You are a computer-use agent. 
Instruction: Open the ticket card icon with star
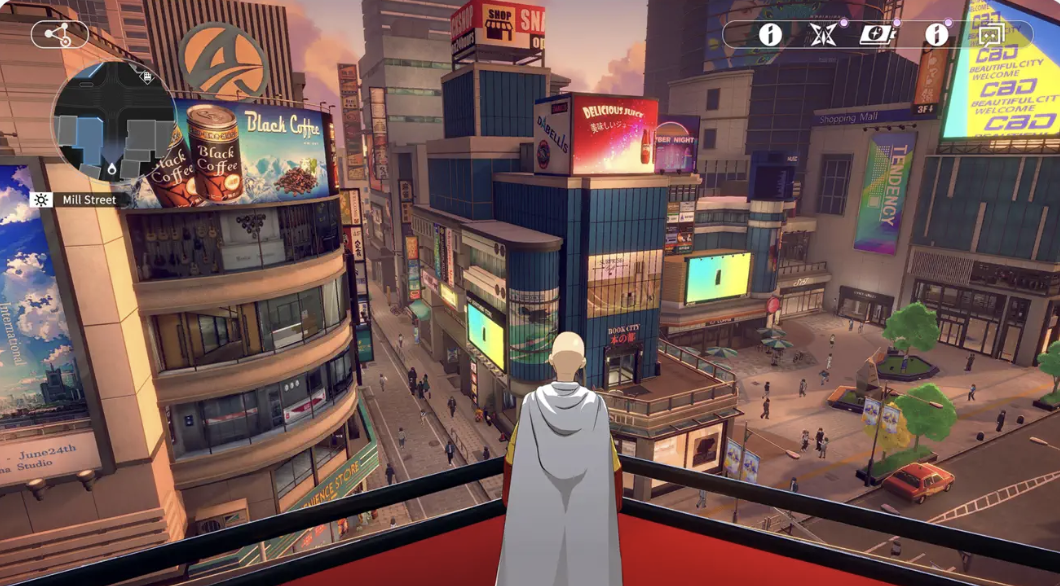click(x=877, y=35)
